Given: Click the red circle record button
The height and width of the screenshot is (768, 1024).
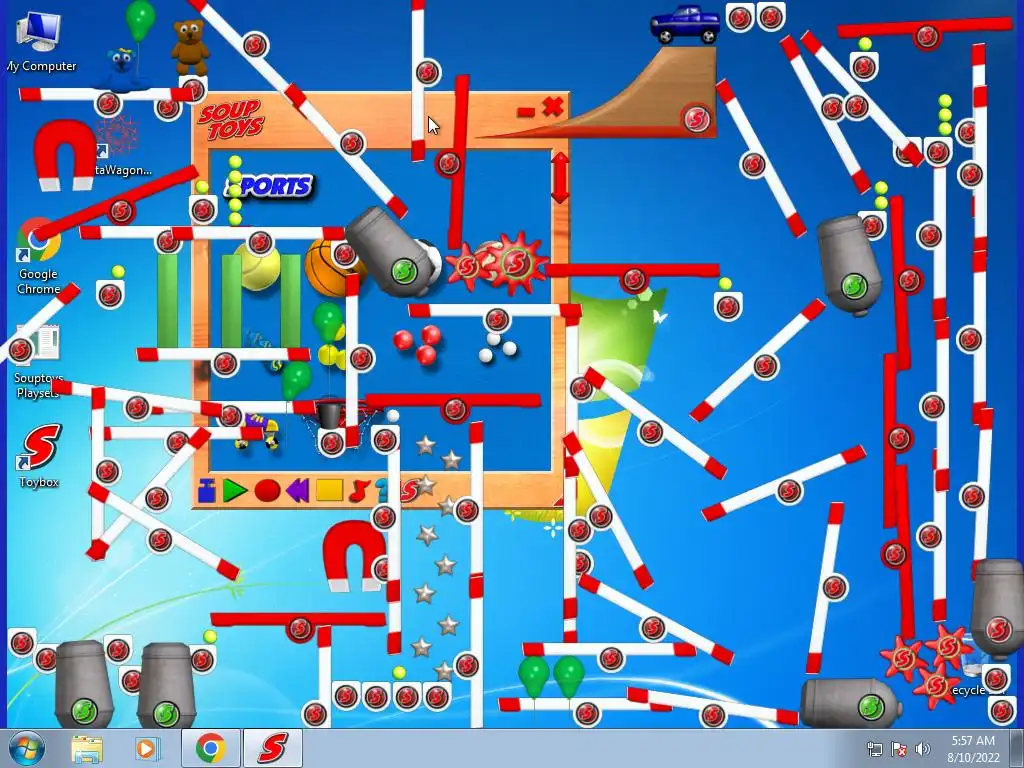Looking at the screenshot, I should (267, 490).
